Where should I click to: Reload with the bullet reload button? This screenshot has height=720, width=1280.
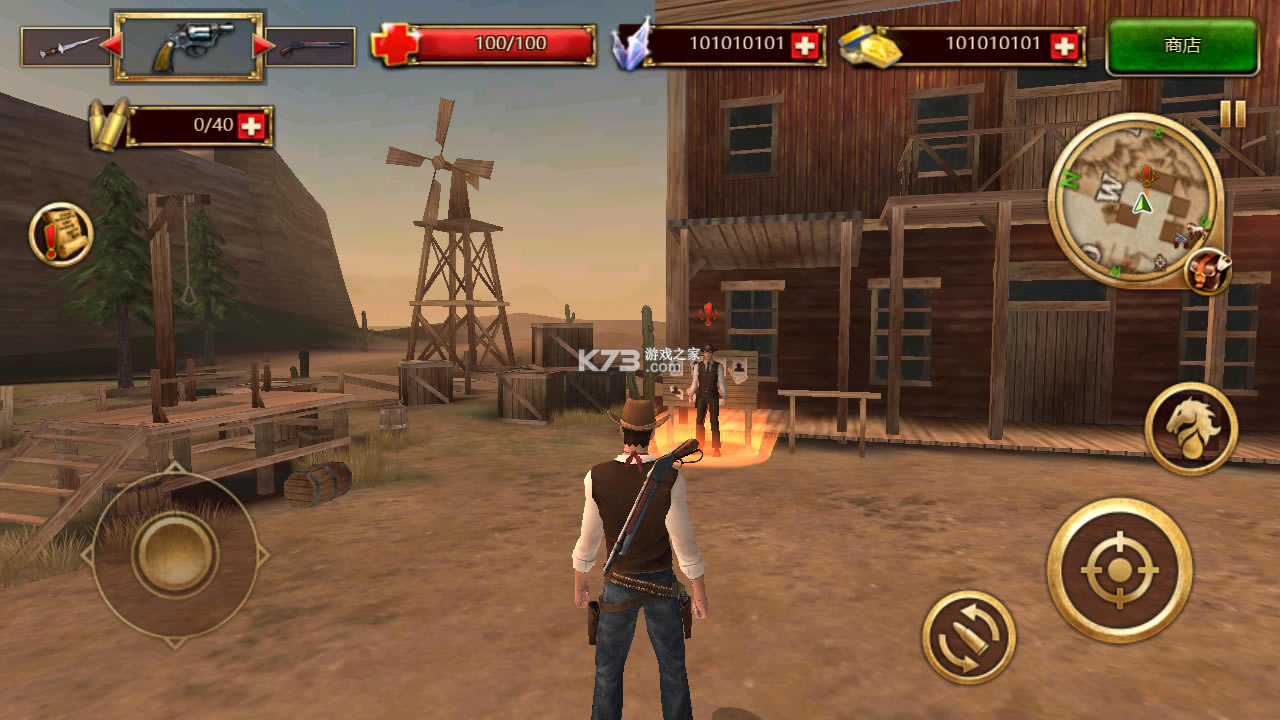(968, 637)
